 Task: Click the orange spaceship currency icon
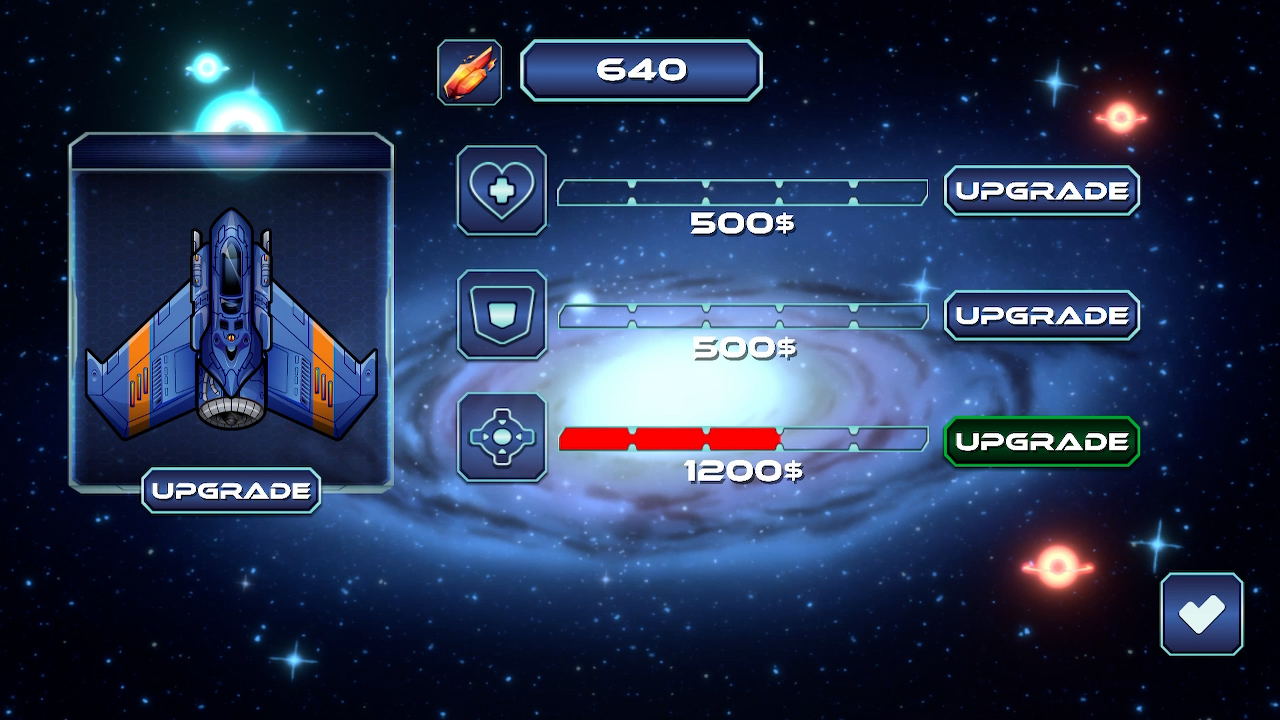click(x=468, y=70)
